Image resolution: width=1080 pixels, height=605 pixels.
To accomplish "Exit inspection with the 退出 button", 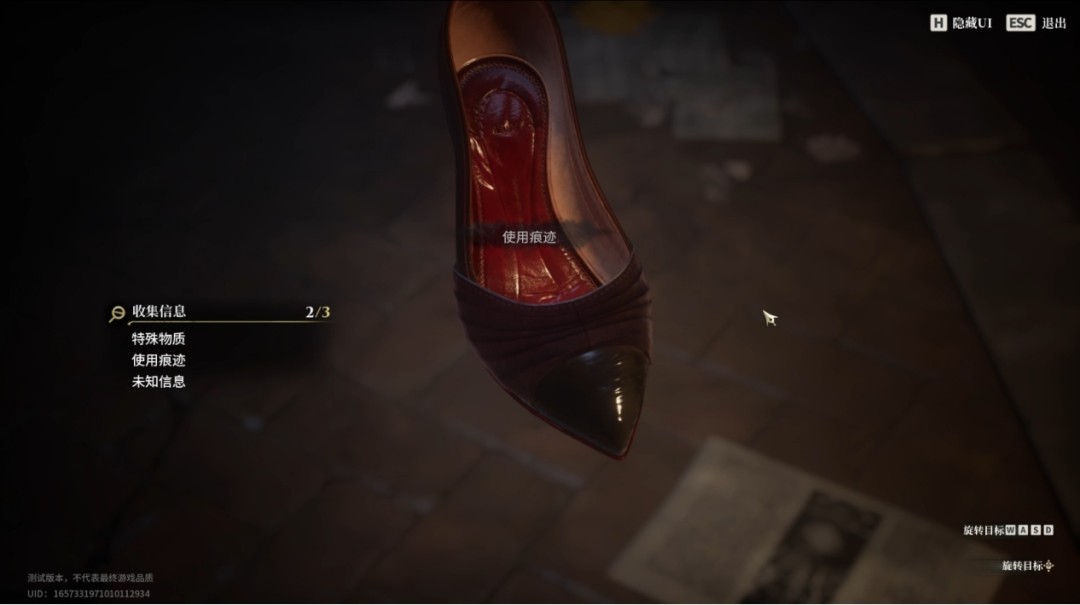I will pyautogui.click(x=1036, y=23).
